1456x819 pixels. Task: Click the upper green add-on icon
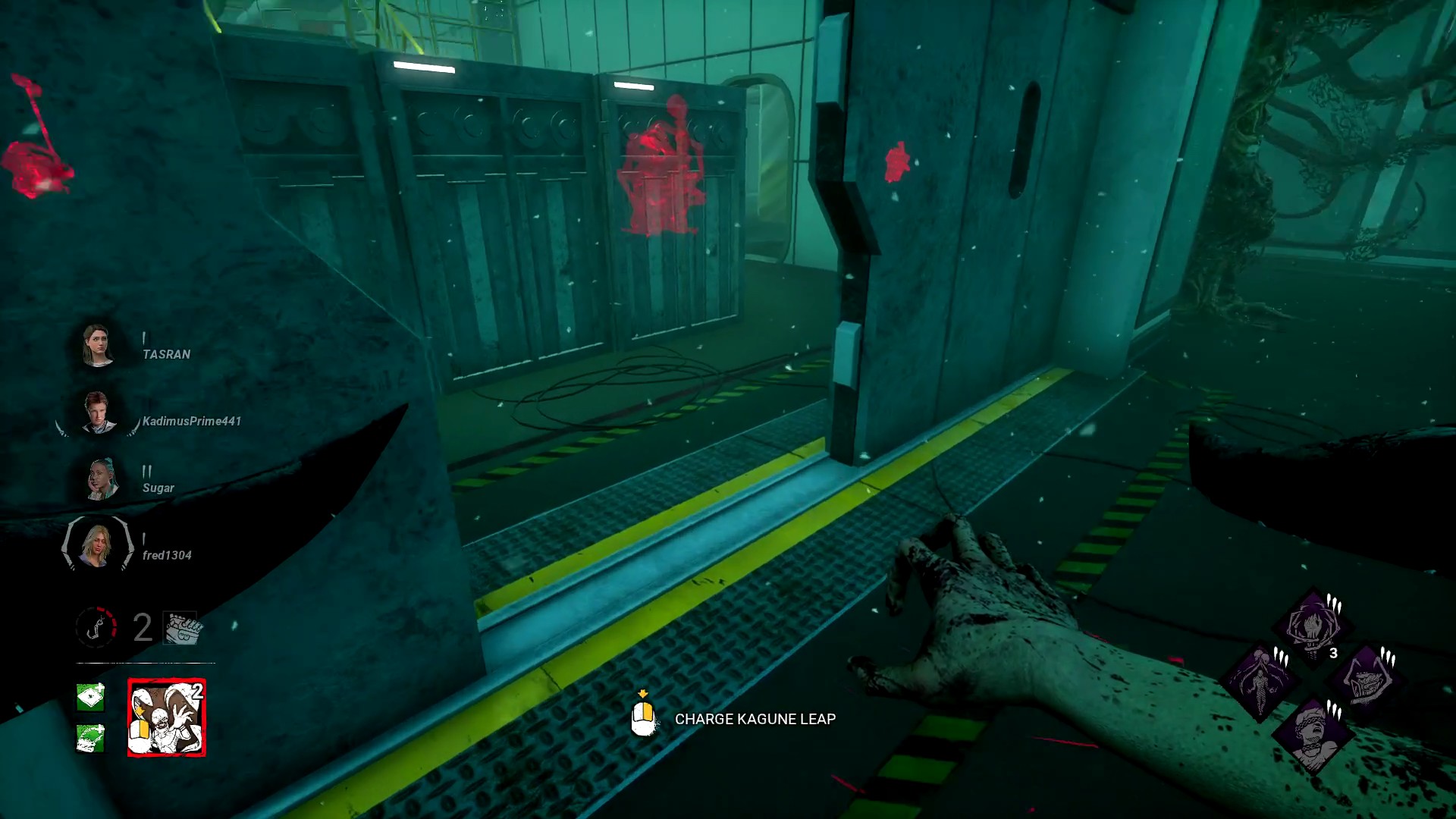[90, 696]
